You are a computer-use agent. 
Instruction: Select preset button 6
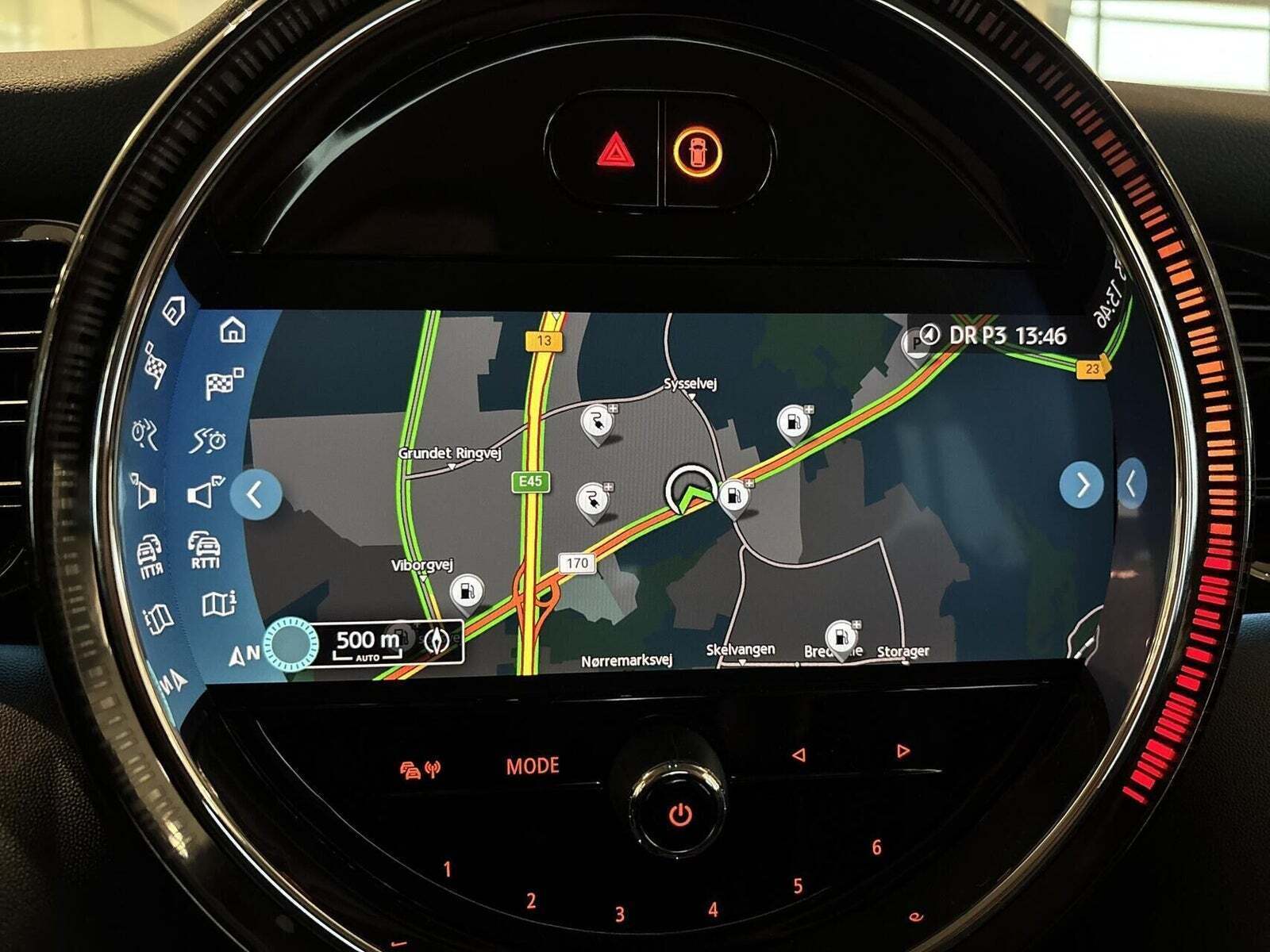click(876, 847)
